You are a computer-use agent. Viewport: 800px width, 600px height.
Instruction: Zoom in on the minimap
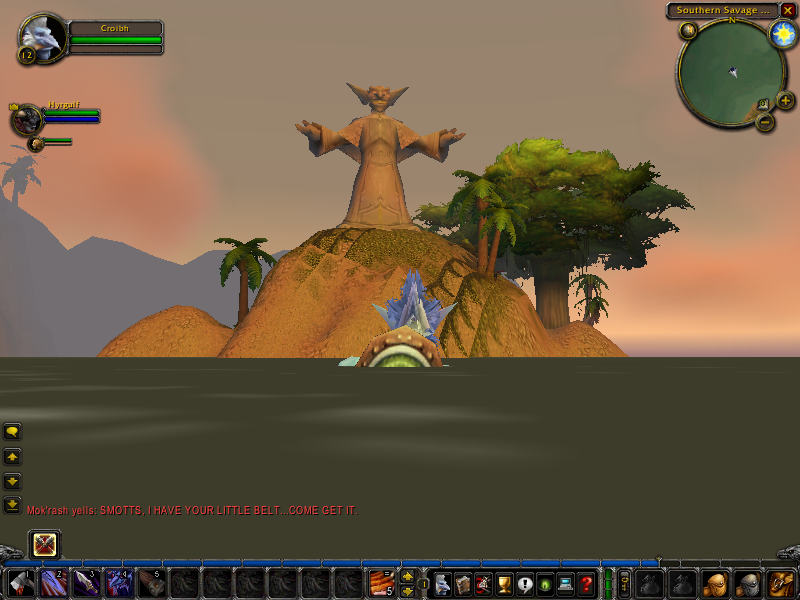pyautogui.click(x=785, y=100)
